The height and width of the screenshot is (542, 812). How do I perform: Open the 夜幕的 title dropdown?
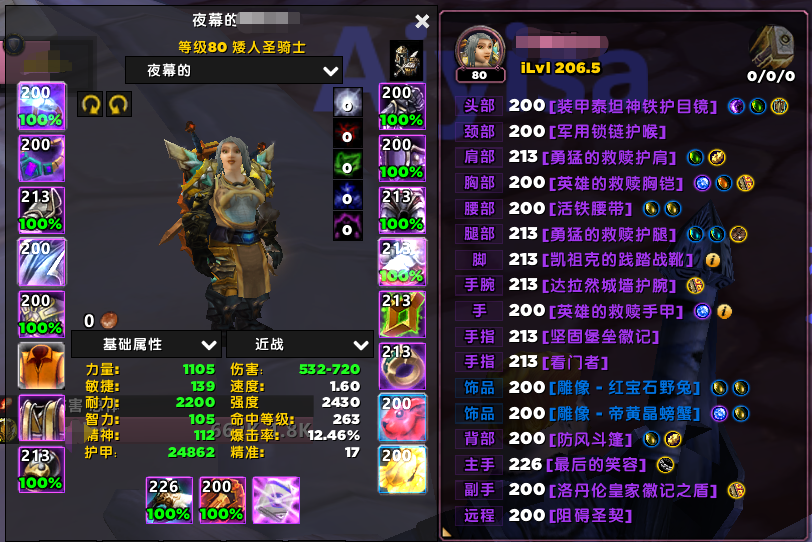pyautogui.click(x=234, y=70)
